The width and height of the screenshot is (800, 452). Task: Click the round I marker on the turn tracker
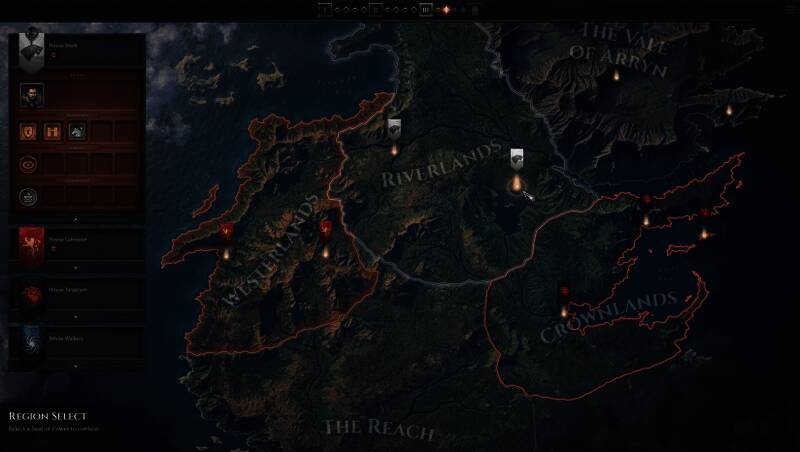pos(325,10)
